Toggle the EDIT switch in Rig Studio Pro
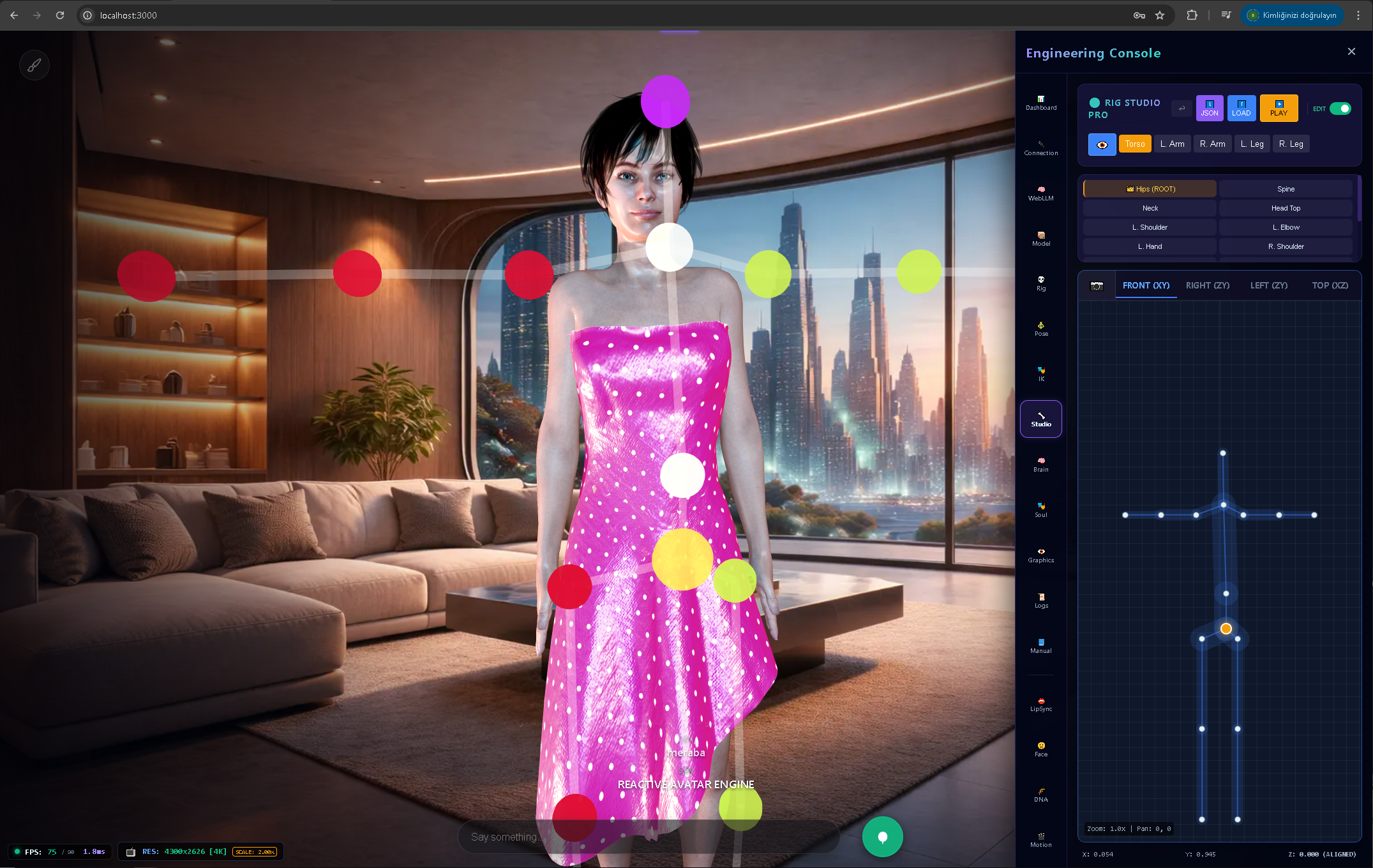This screenshot has height=868, width=1373. coord(1339,108)
